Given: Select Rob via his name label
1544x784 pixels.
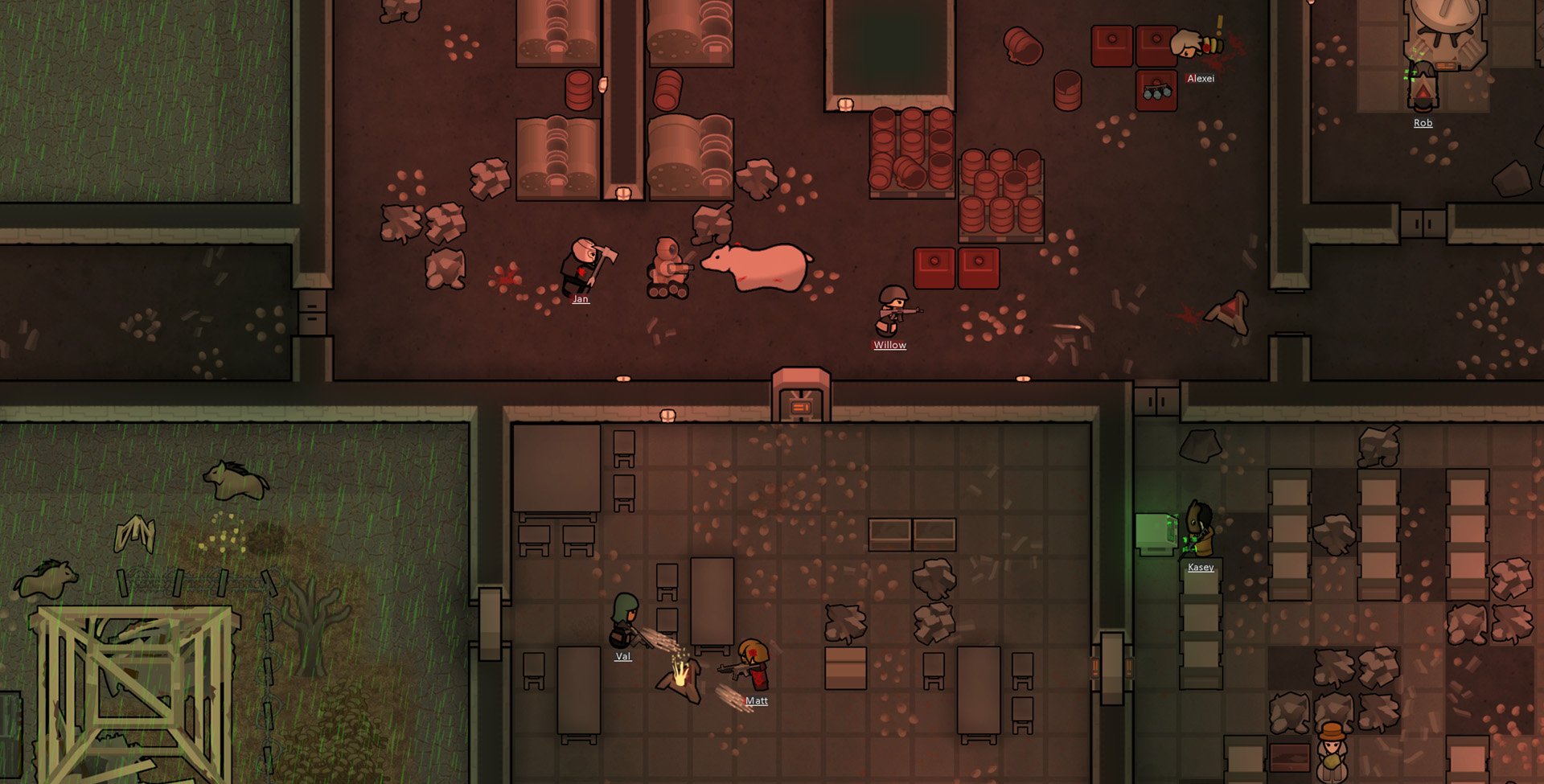Looking at the screenshot, I should coord(1423,123).
